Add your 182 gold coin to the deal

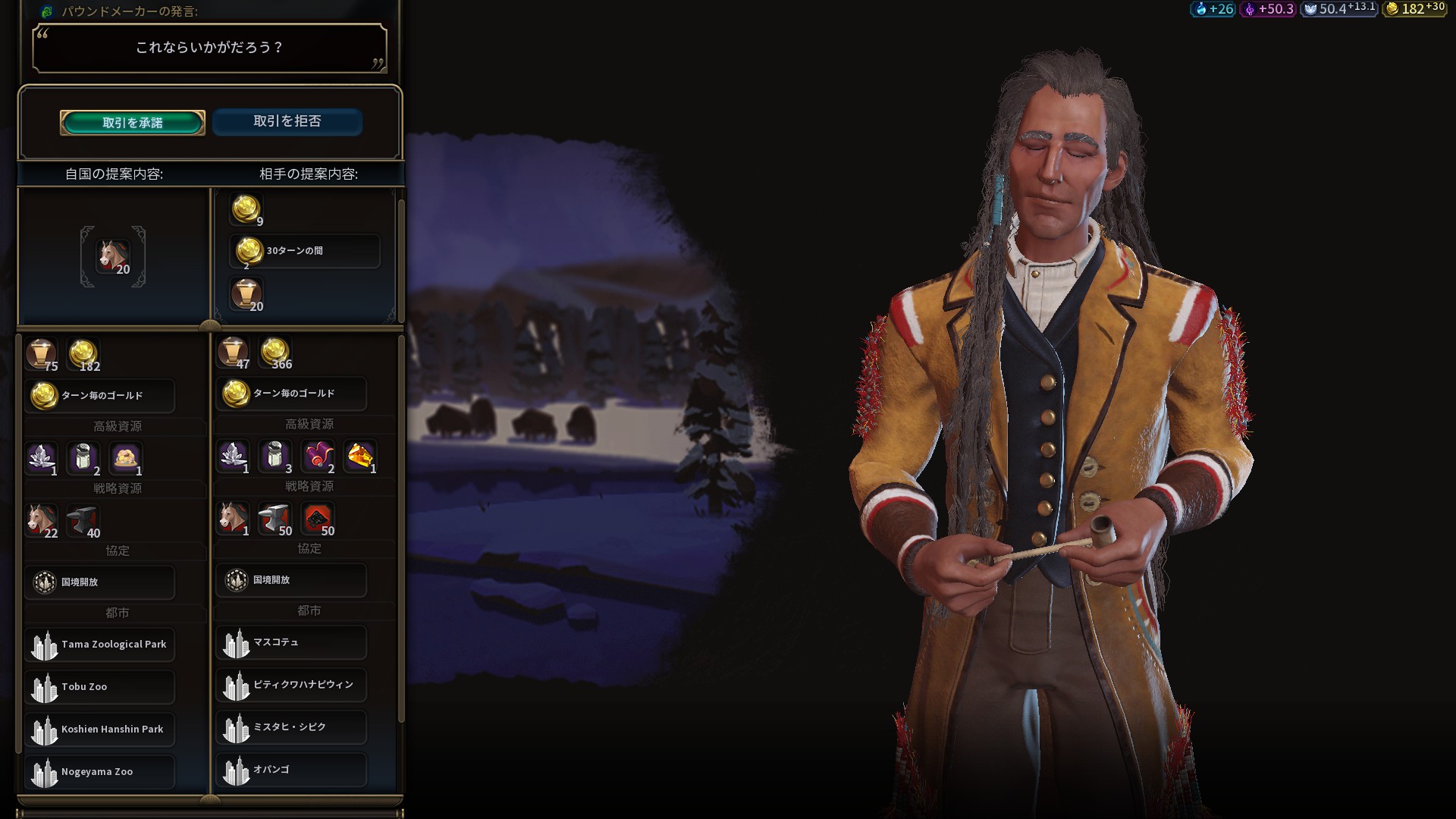tap(83, 355)
